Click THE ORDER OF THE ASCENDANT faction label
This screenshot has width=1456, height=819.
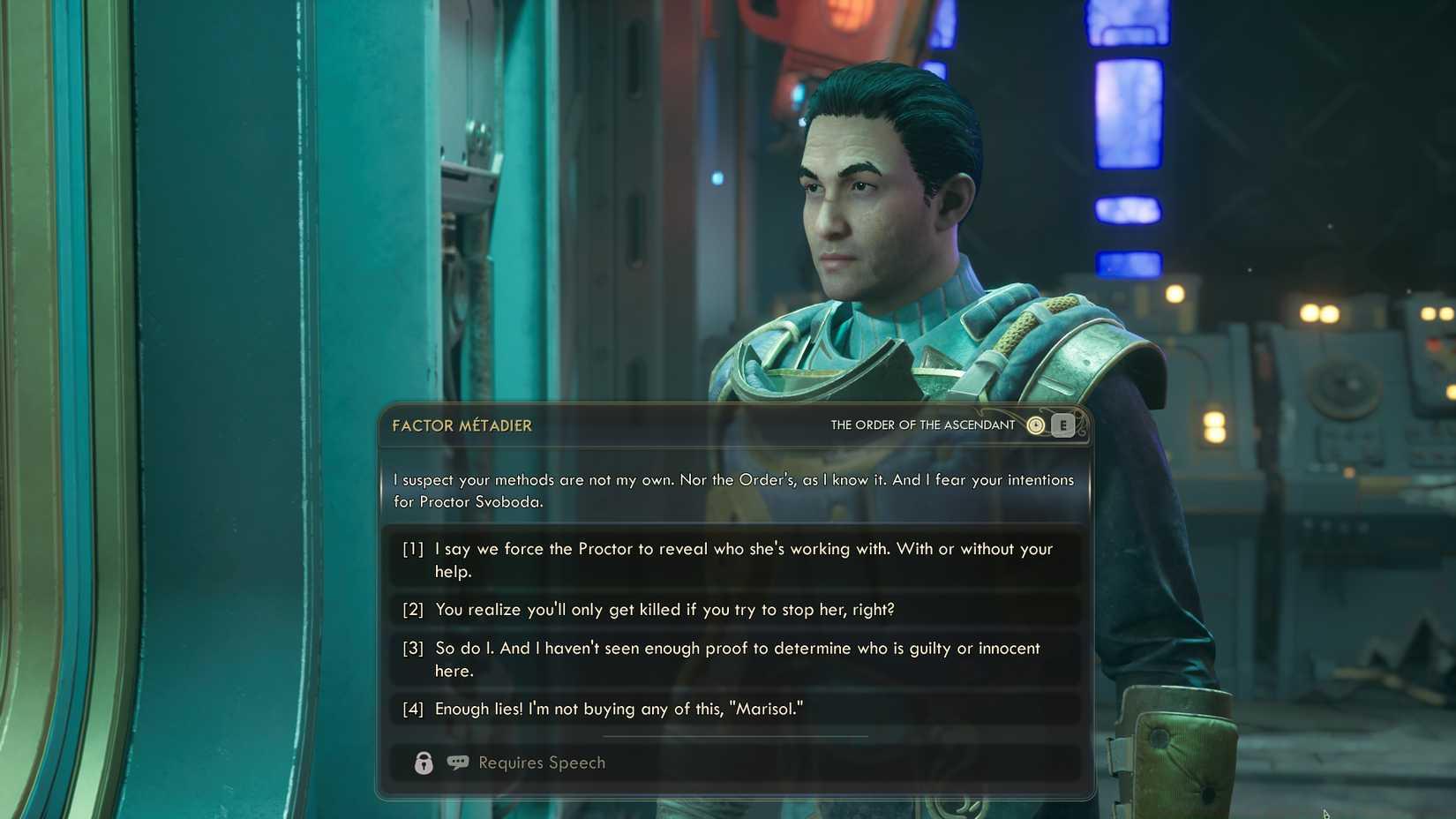[921, 425]
